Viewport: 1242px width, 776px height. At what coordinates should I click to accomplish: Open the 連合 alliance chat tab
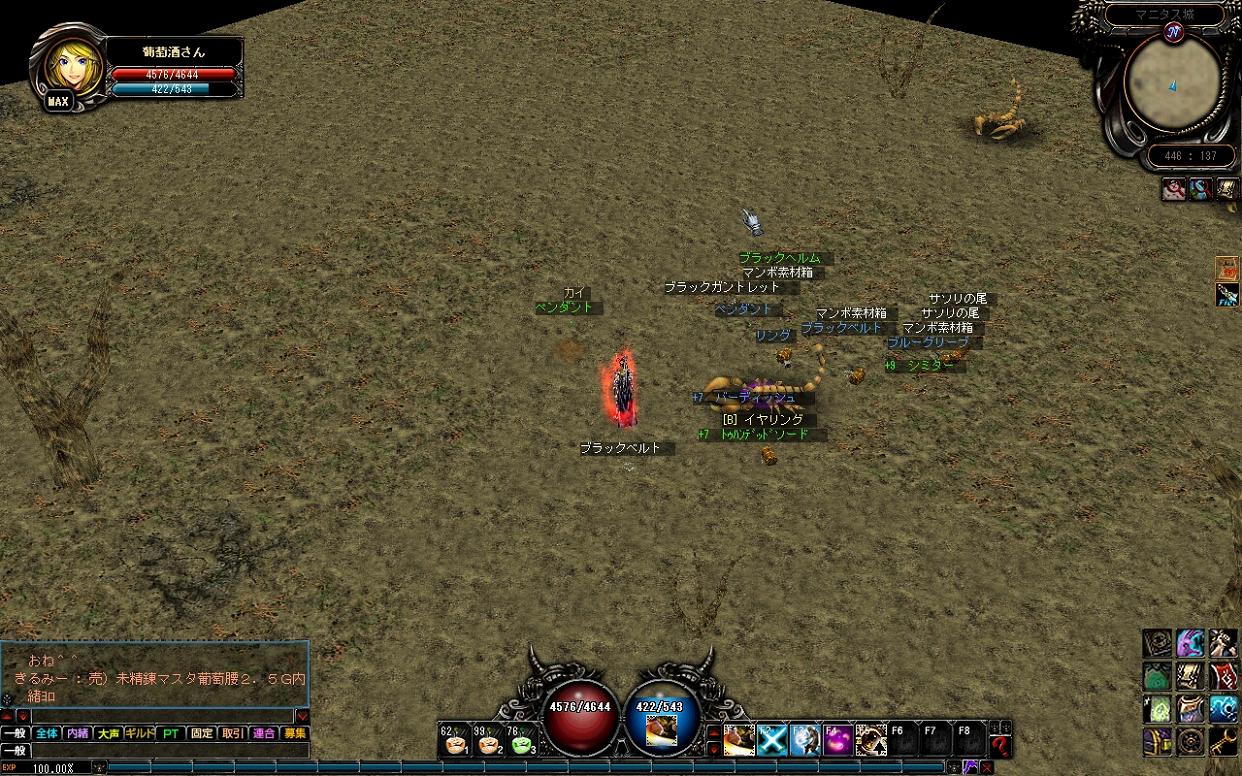pos(264,733)
